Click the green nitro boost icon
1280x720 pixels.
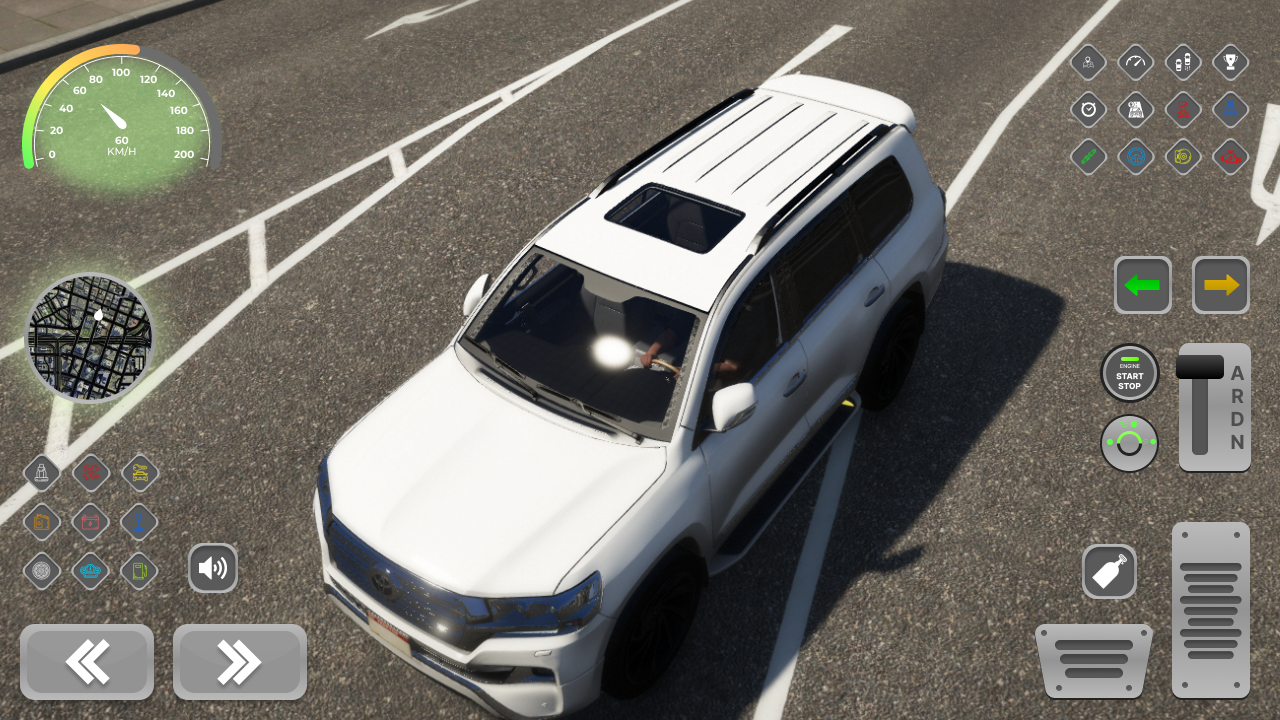[1087, 157]
